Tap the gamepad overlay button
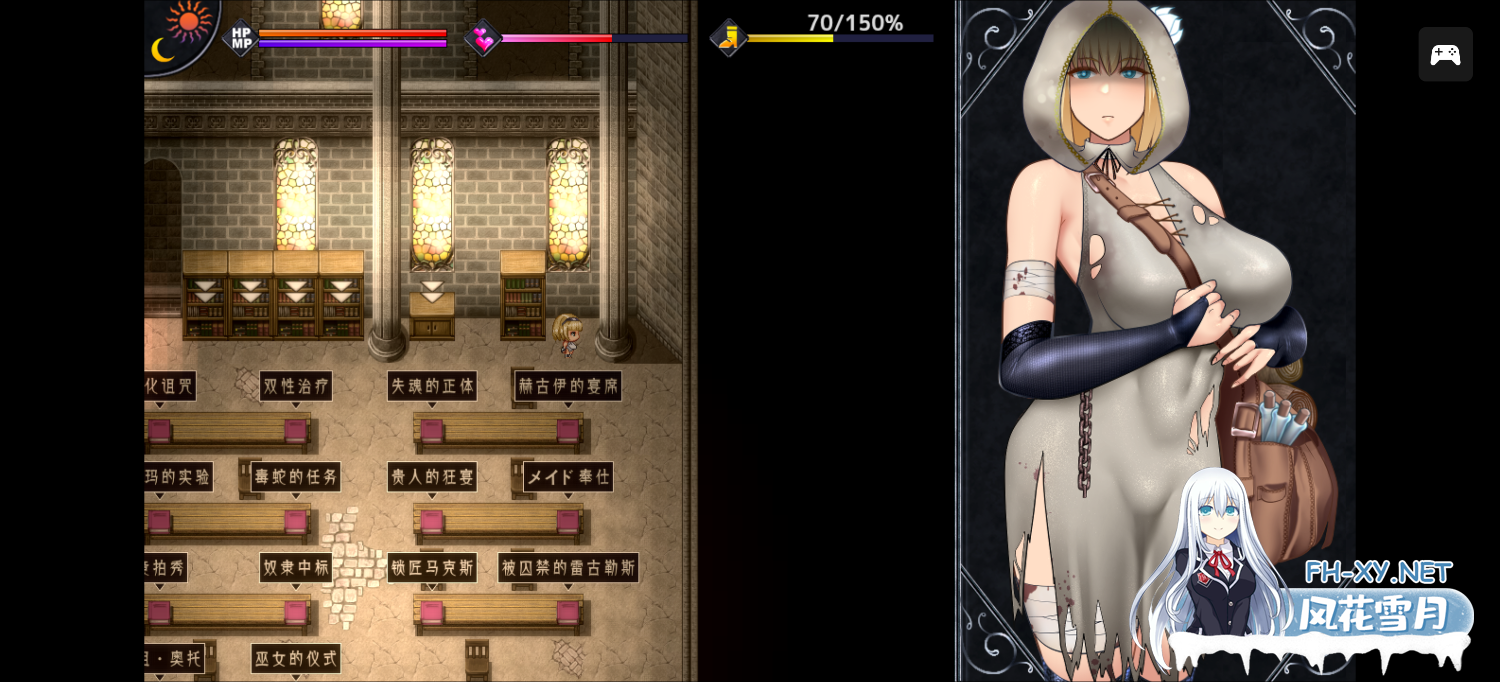 point(1445,54)
